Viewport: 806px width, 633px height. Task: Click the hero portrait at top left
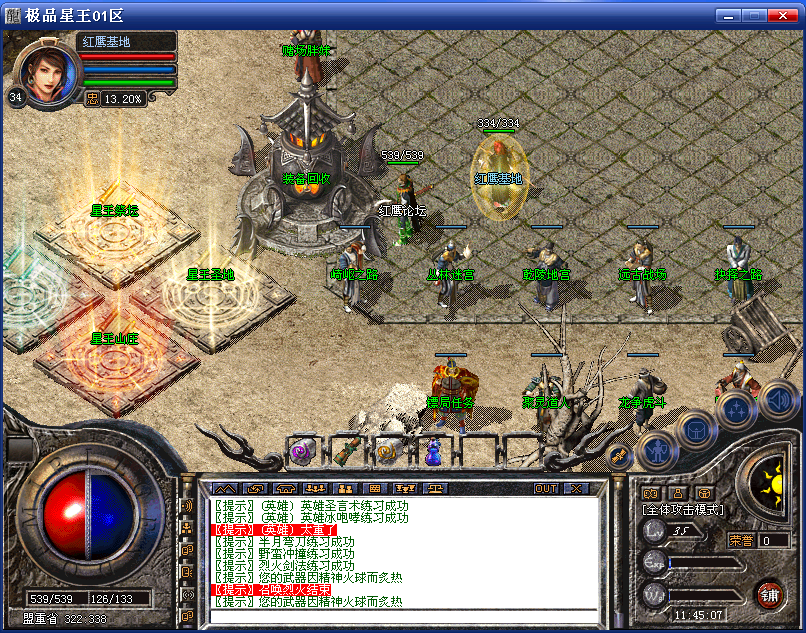44,74
